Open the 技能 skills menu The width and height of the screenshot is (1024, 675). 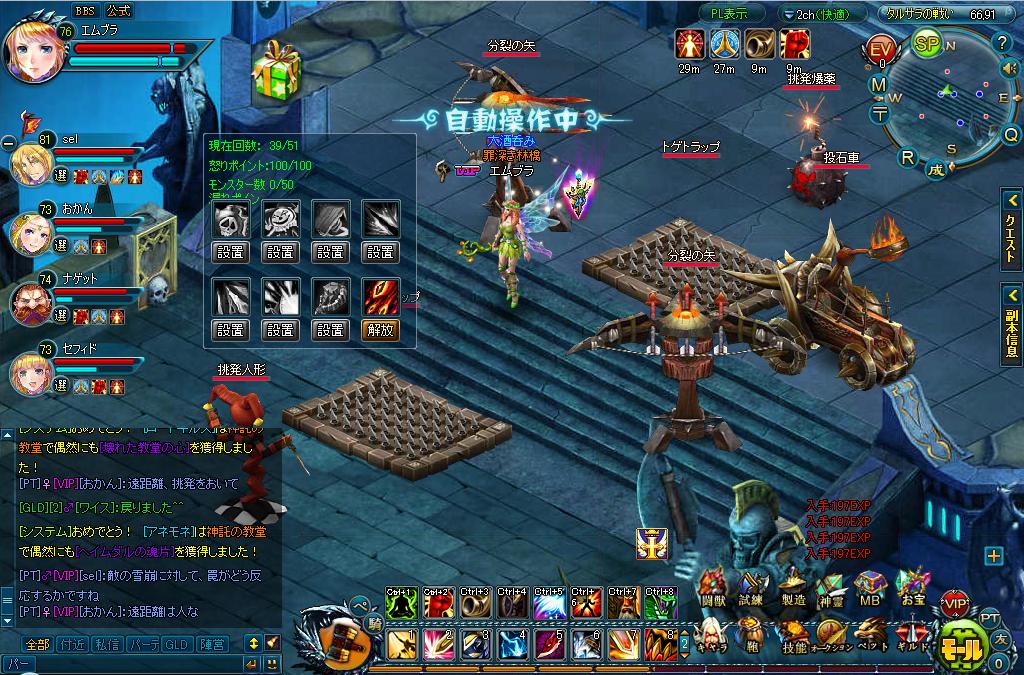pos(792,637)
